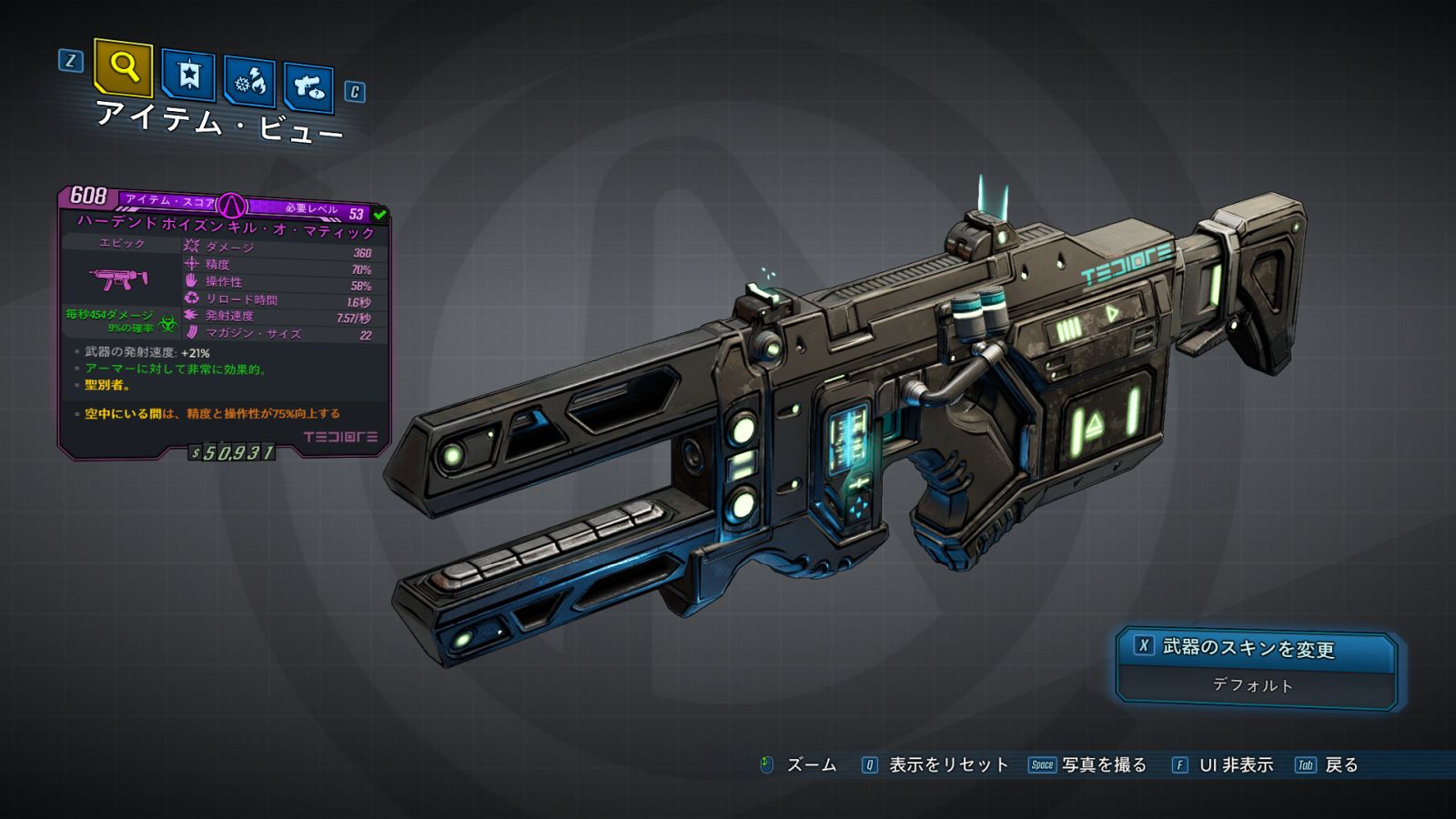Viewport: 1456px width, 819px height.
Task: Open the gear and flame tab
Action: (249, 82)
